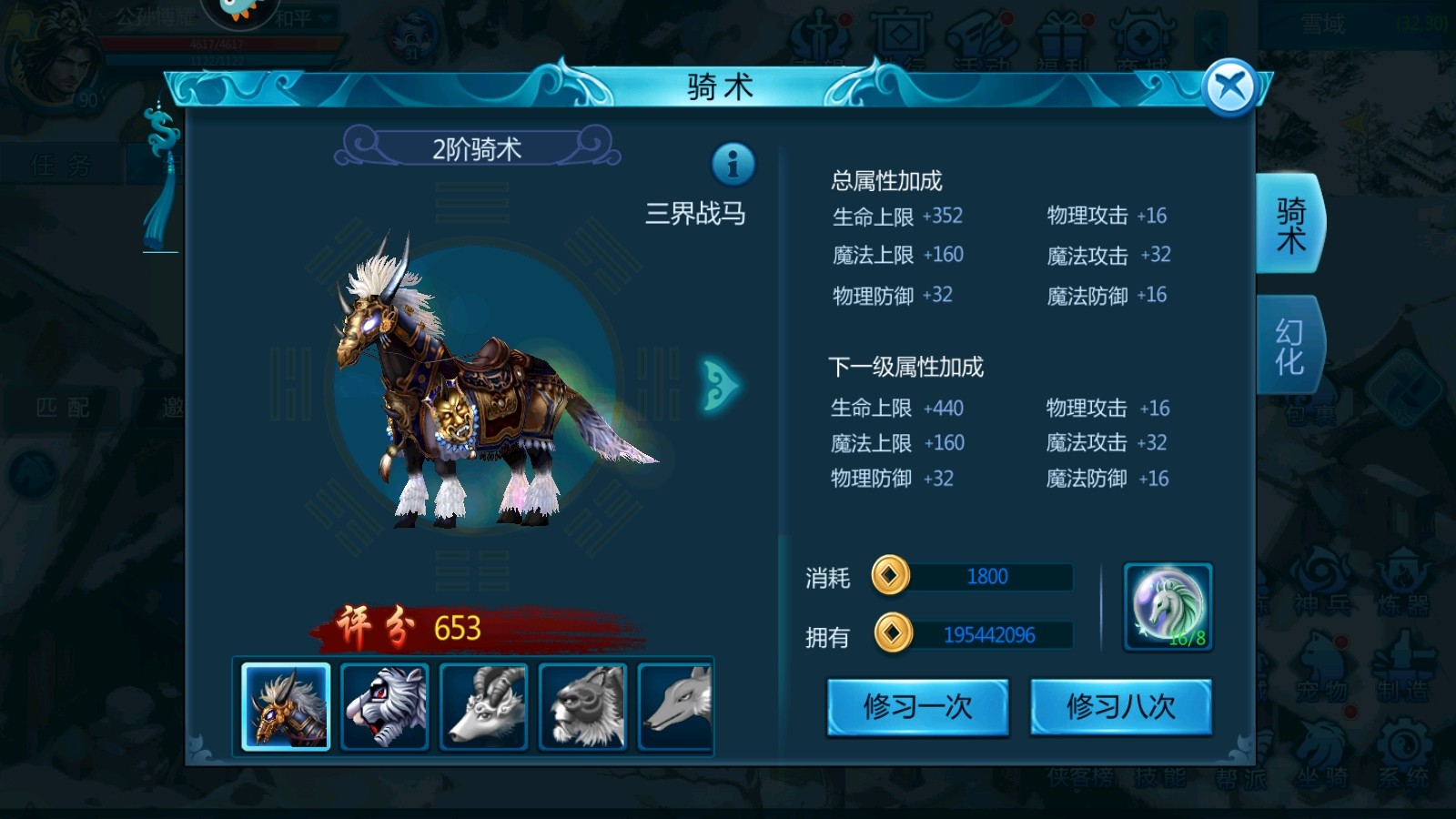The width and height of the screenshot is (1456, 819).
Task: Click the 修习八次 practice eight times button
Action: click(1120, 706)
